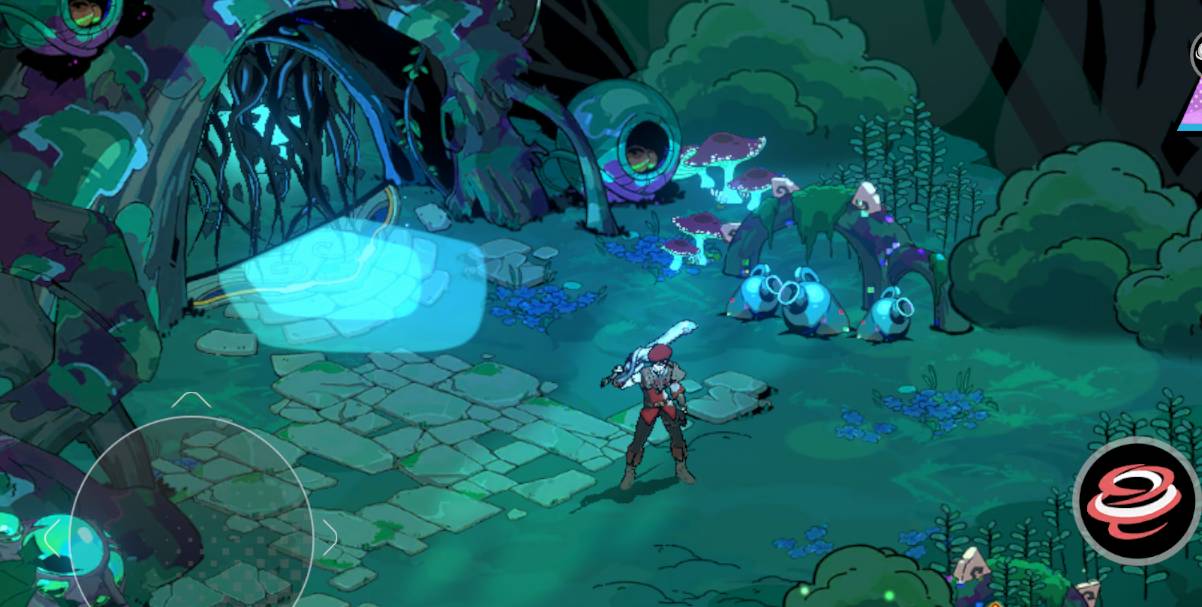Tap the gray round button above the purple triangle
This screenshot has height=607, width=1202.
tap(1196, 54)
